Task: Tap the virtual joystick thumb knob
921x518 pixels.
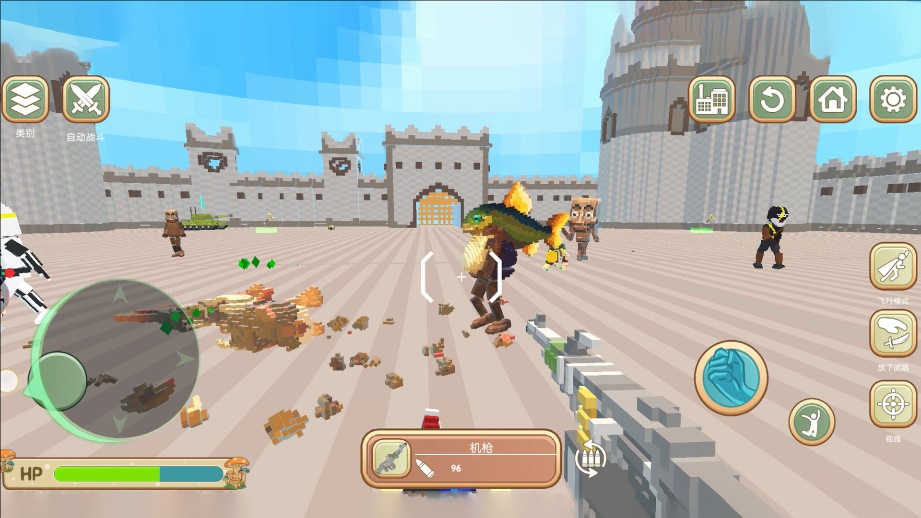Action: click(62, 381)
